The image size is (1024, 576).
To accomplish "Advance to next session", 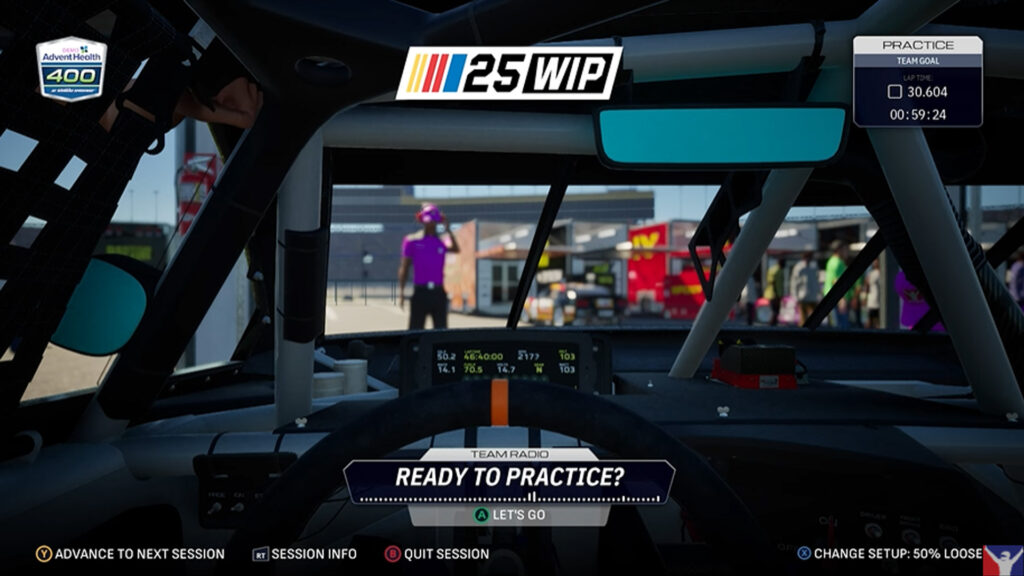I will coord(130,554).
